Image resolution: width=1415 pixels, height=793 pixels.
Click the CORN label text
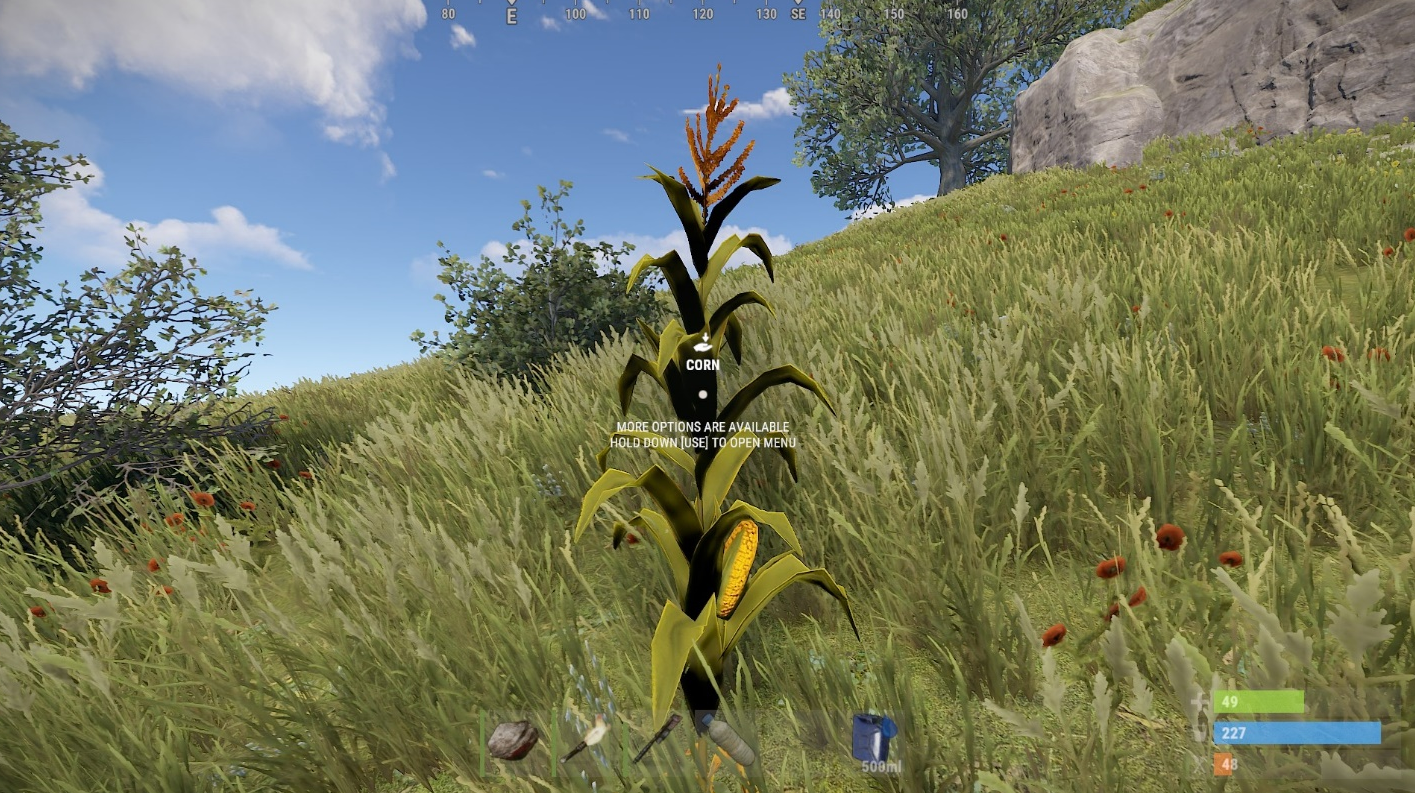coord(701,365)
